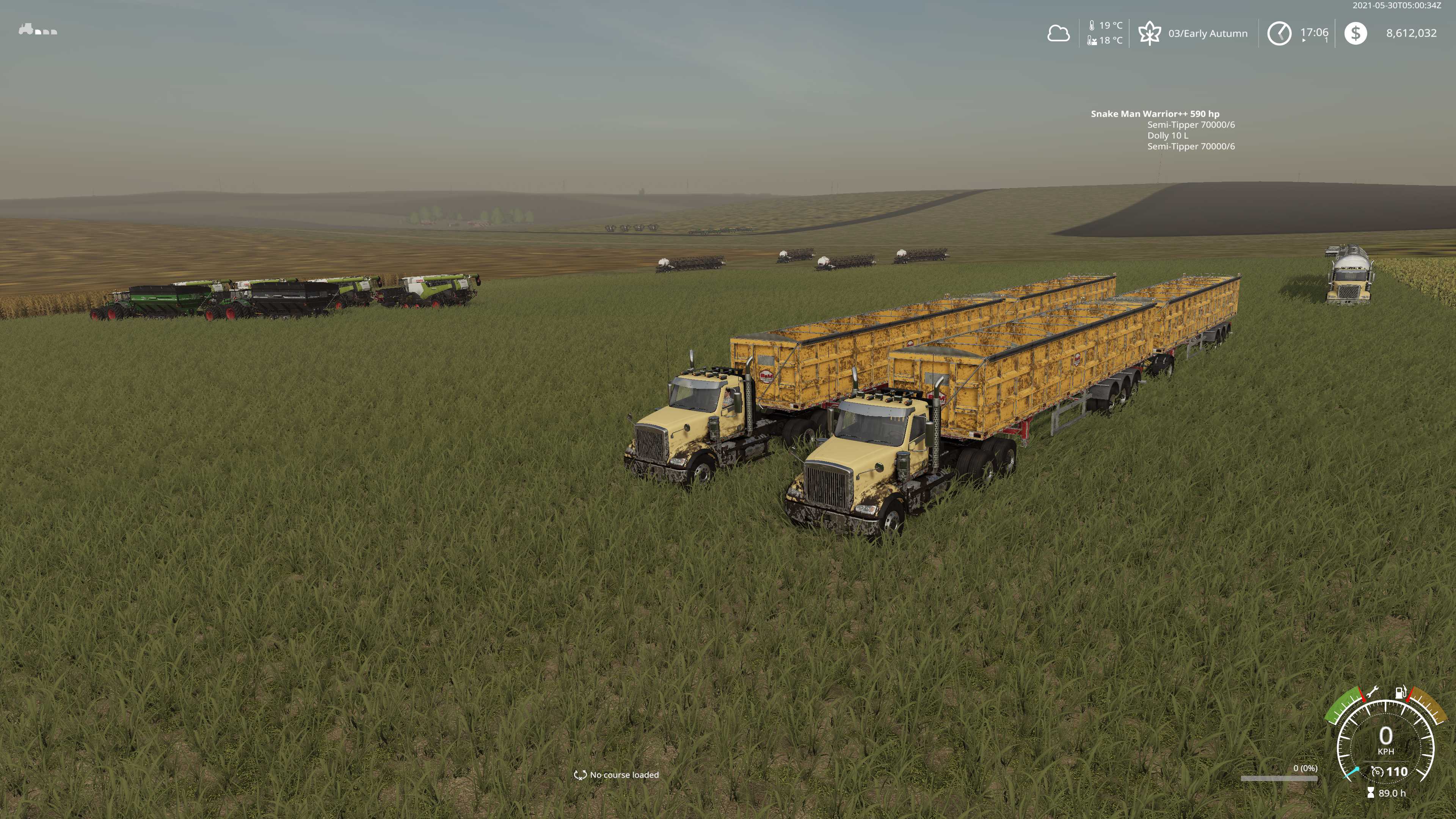Click the fuel pump gauge icon
1456x819 pixels.
point(1400,692)
